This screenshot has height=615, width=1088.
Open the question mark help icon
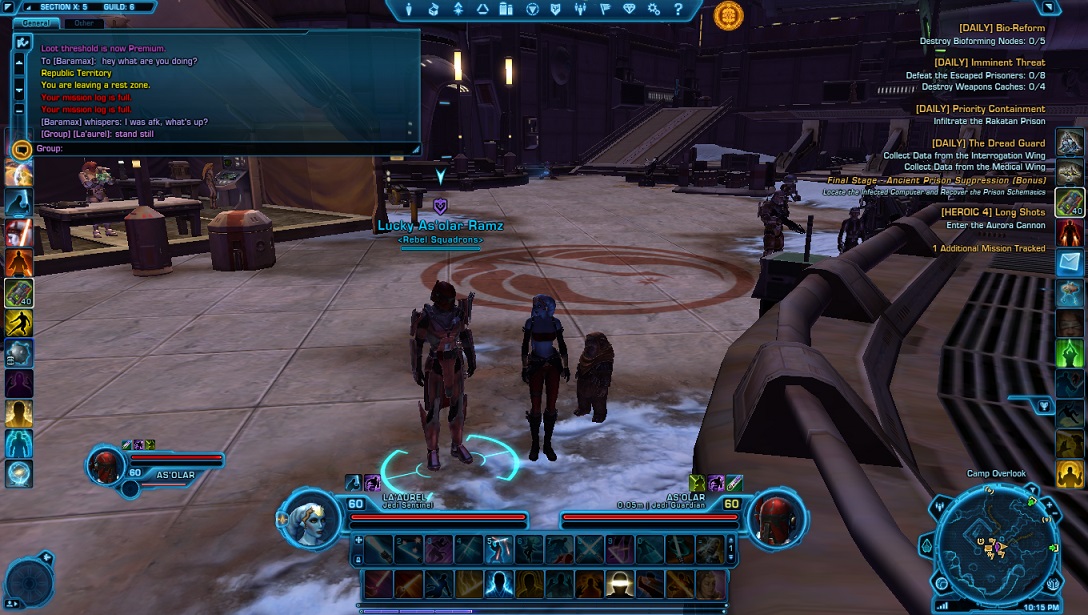(x=678, y=9)
